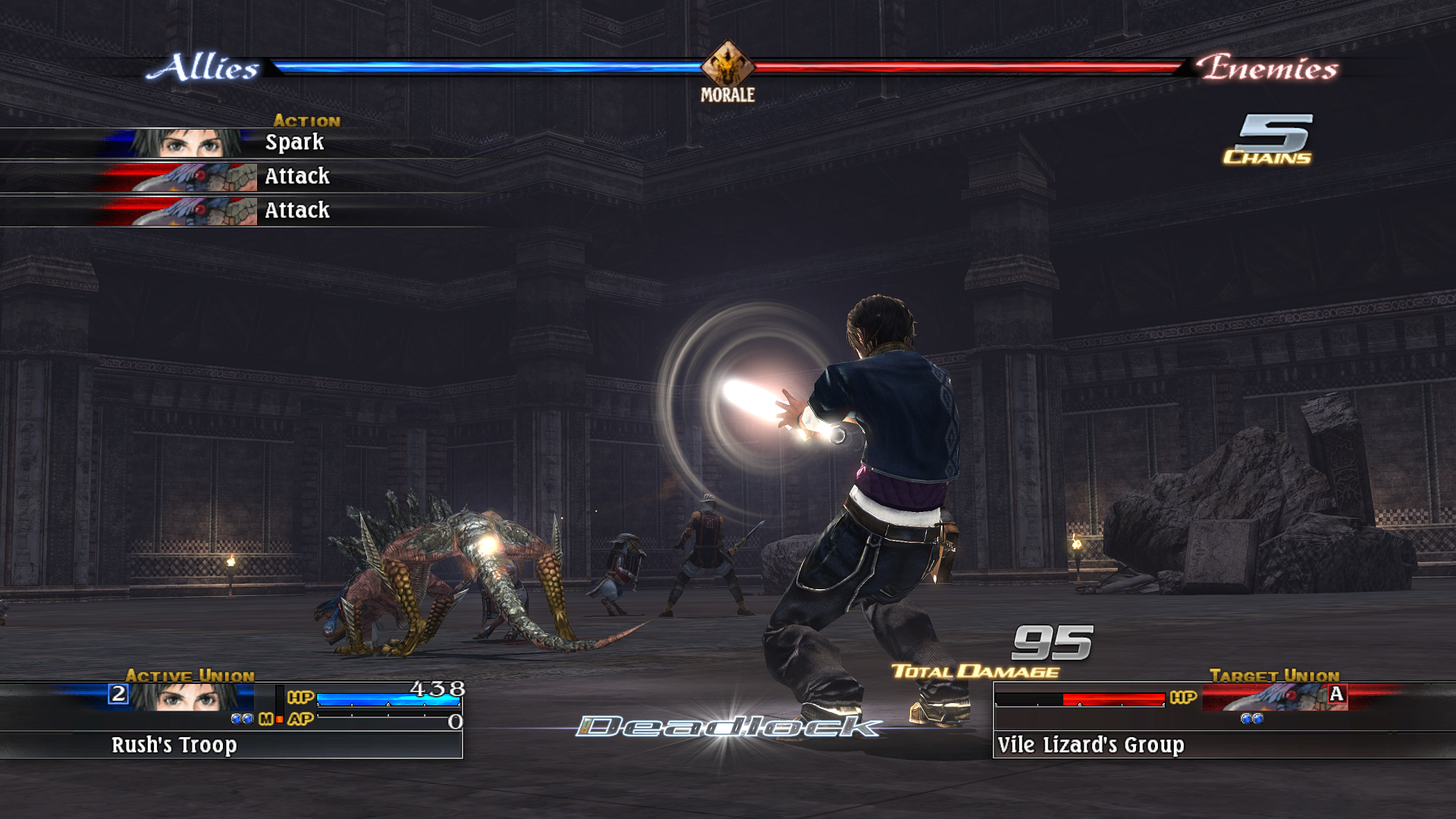Viewport: 1456px width, 819px height.
Task: Select the Spark action entry
Action: tap(294, 142)
